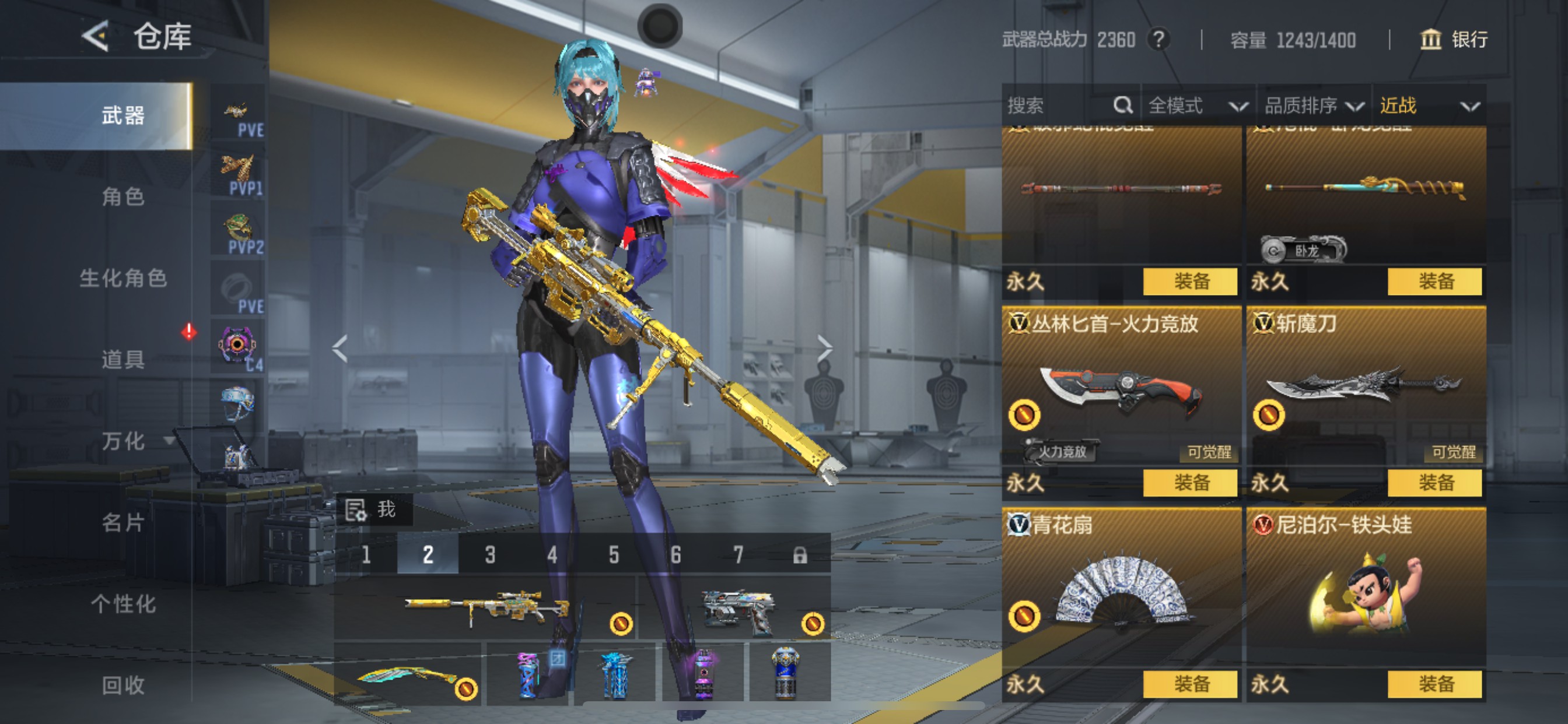Viewport: 1568px width, 724px height.
Task: Switch to the 生化角色 tab
Action: click(x=123, y=279)
